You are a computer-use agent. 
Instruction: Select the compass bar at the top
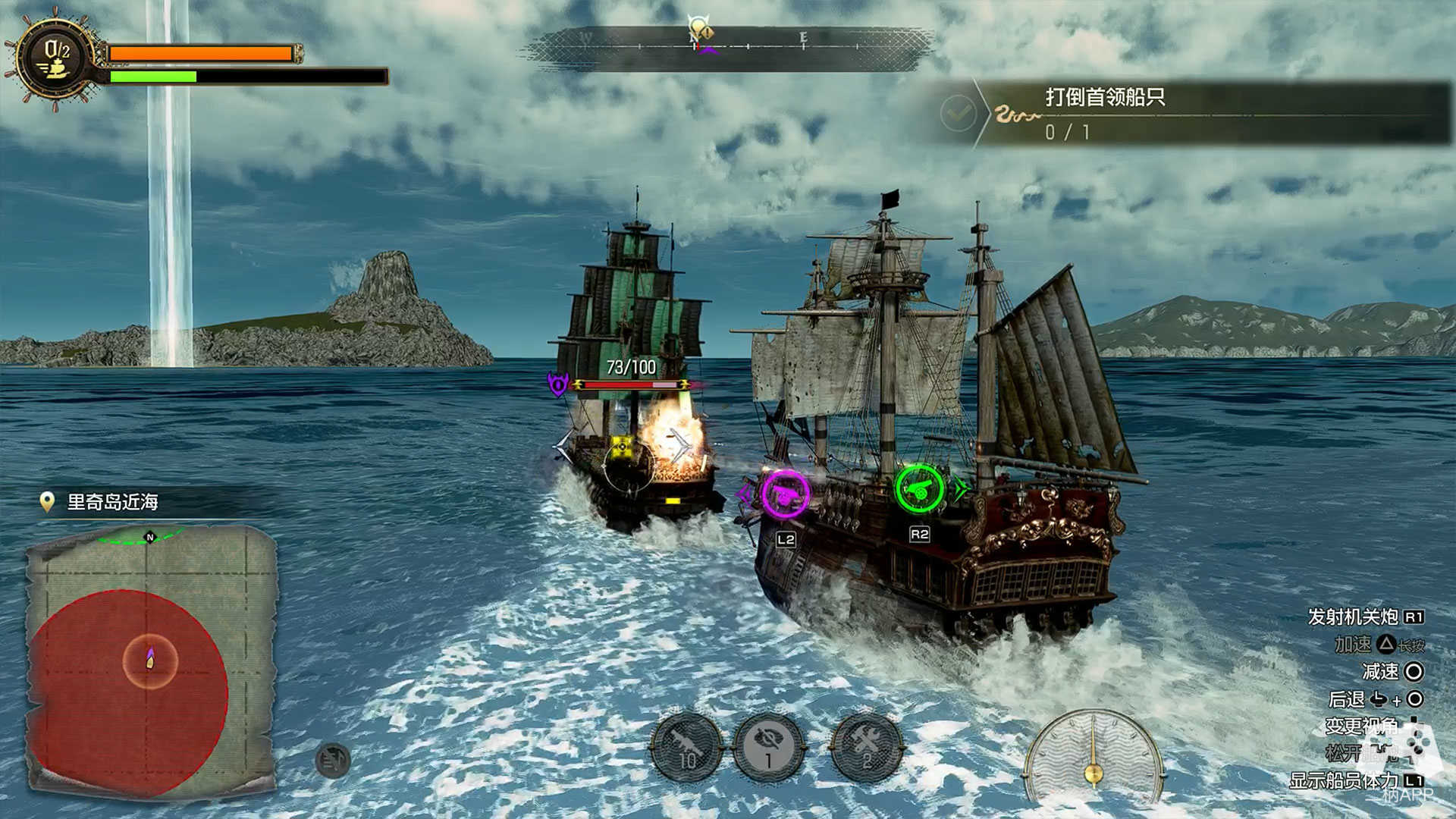pos(728,47)
